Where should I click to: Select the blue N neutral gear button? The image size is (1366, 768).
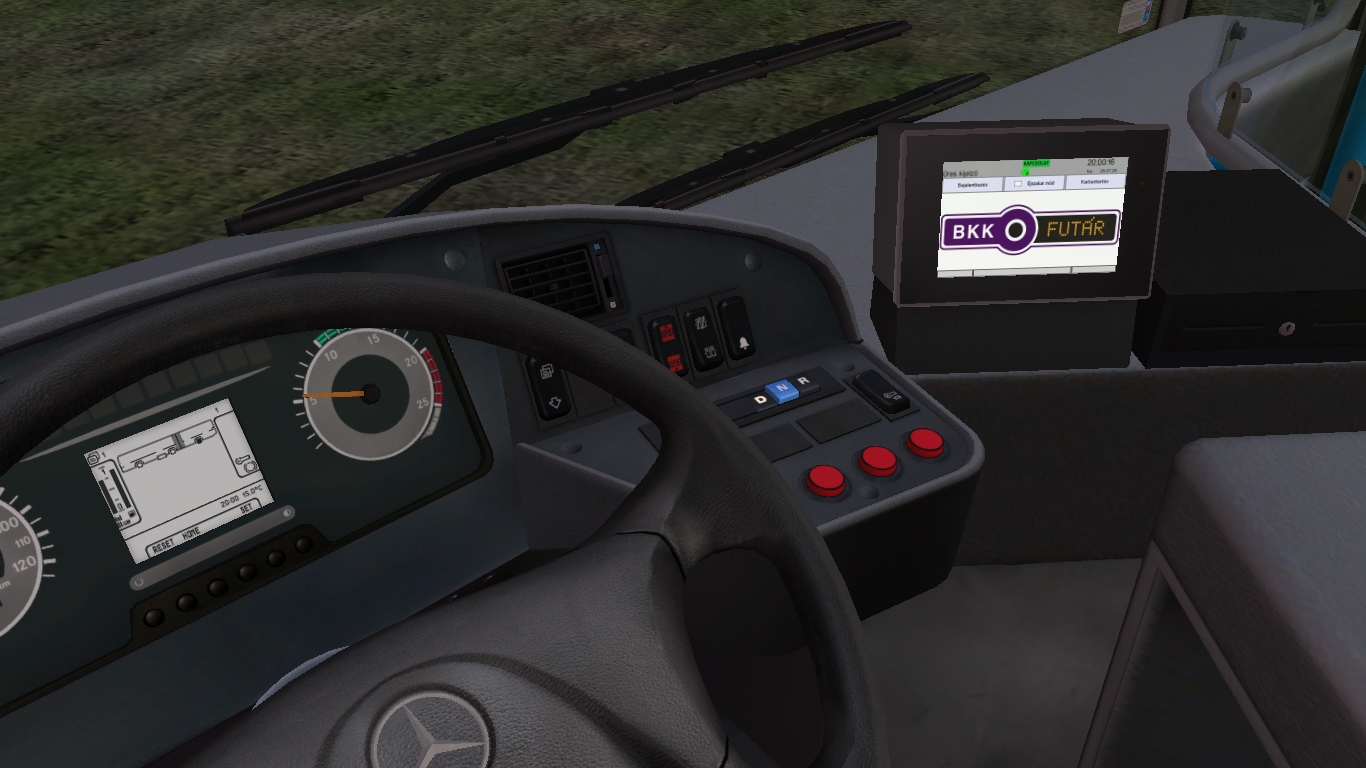pyautogui.click(x=780, y=390)
